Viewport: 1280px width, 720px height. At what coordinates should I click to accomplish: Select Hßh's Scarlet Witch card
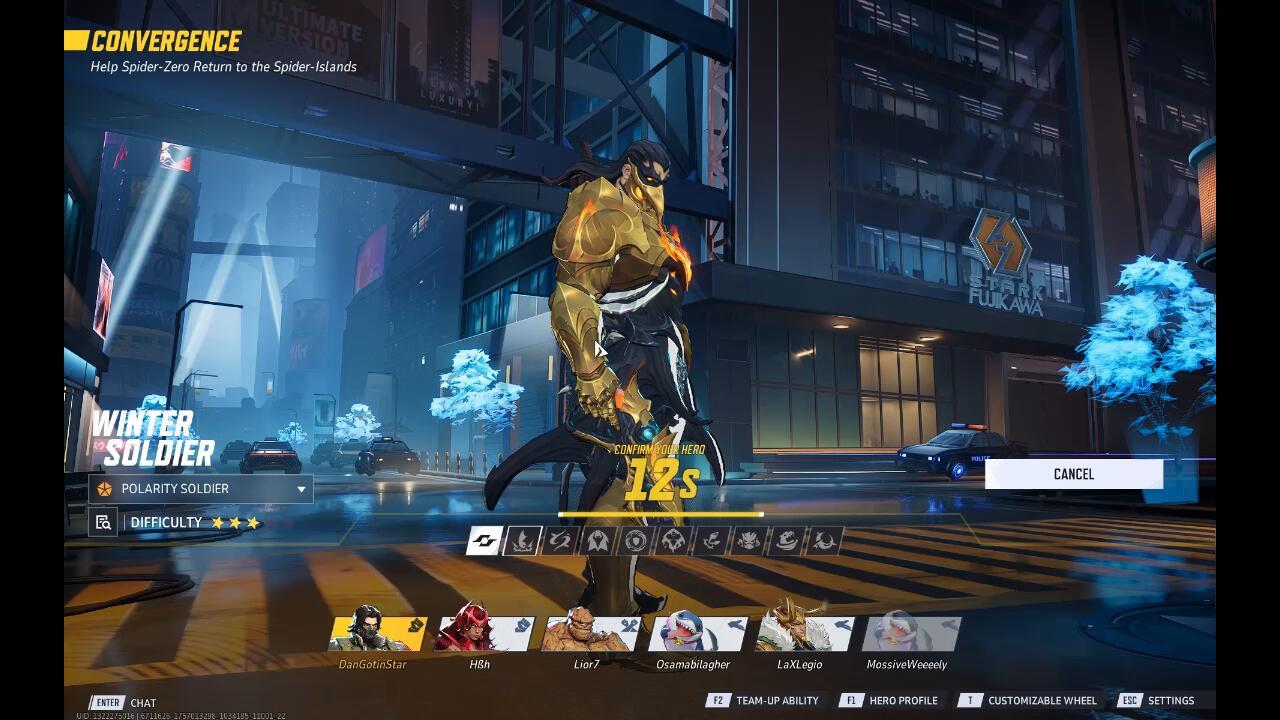(x=483, y=634)
